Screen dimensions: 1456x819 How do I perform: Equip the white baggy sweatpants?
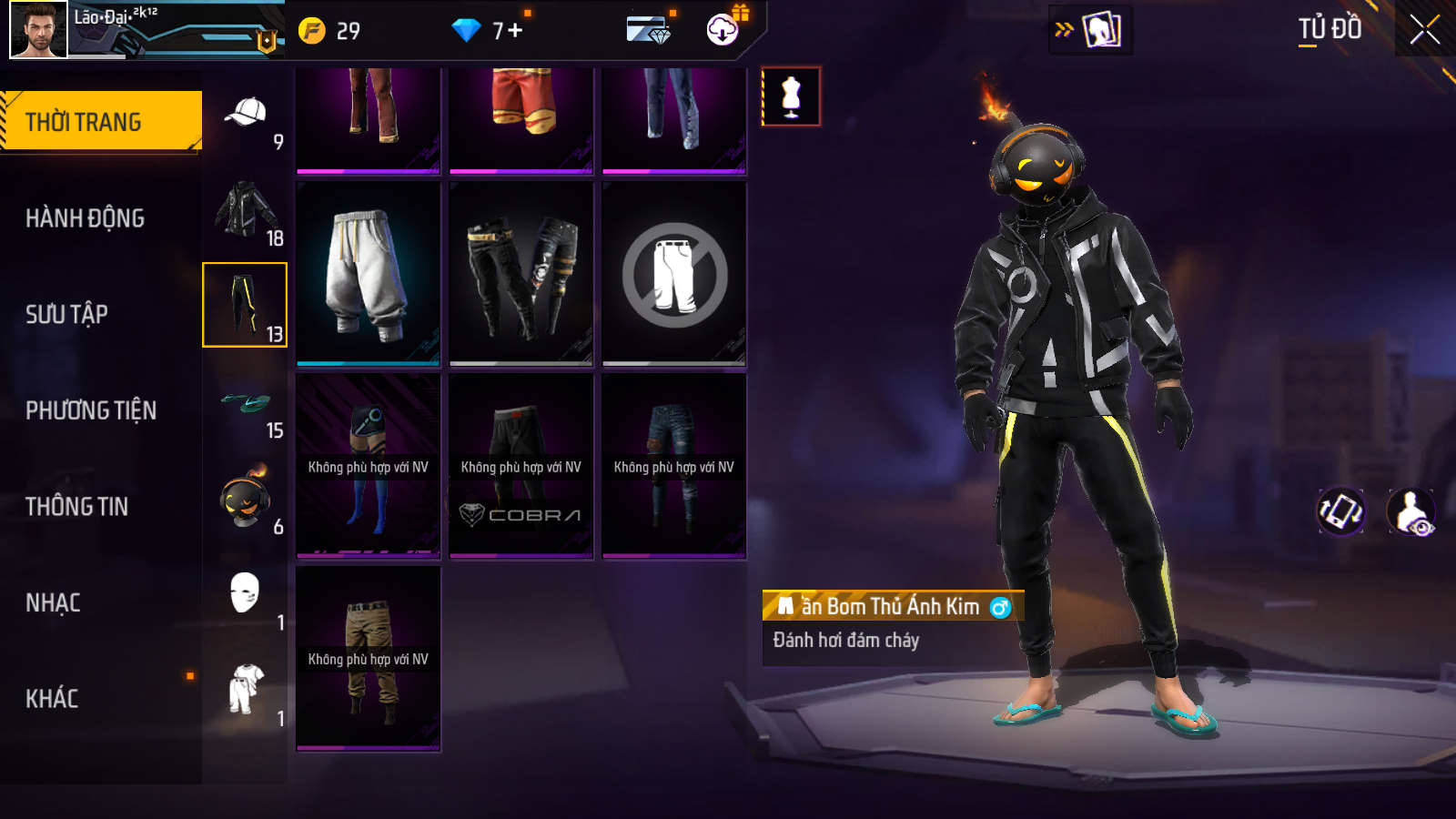click(x=368, y=274)
